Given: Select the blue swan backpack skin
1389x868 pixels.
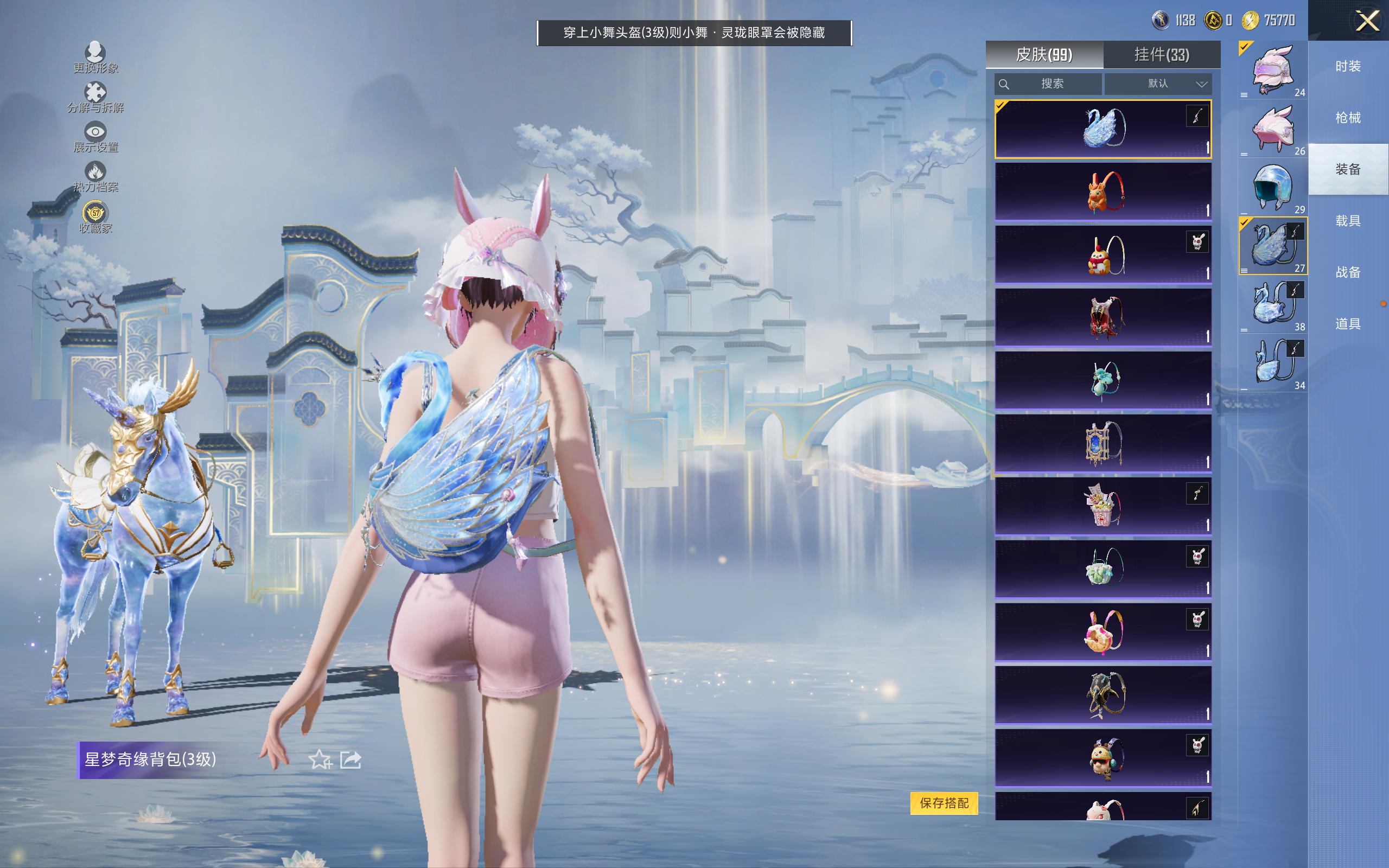Looking at the screenshot, I should pos(1103,129).
